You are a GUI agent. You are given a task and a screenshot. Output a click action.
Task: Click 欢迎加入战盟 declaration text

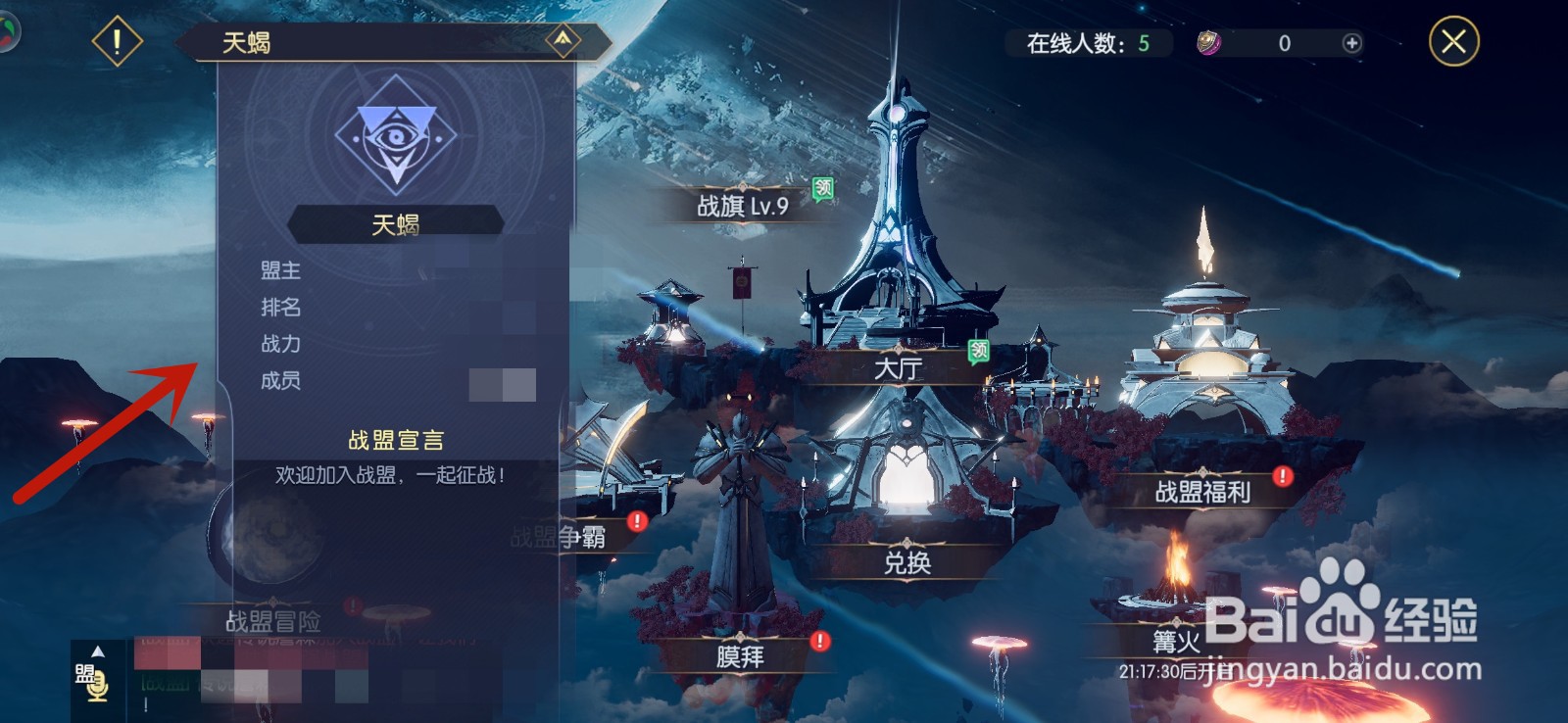[388, 475]
